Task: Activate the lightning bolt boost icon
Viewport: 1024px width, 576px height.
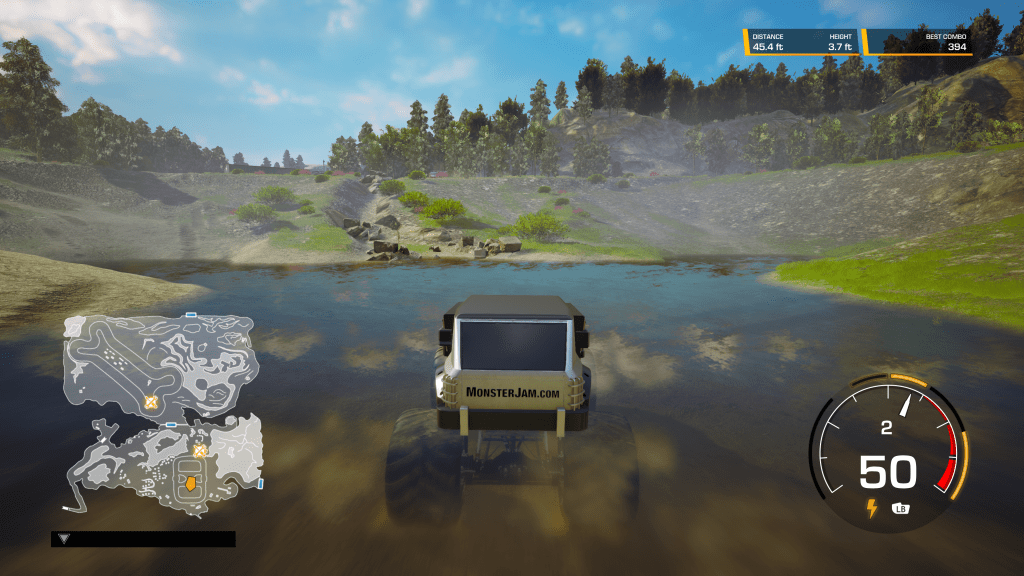Action: [x=871, y=508]
